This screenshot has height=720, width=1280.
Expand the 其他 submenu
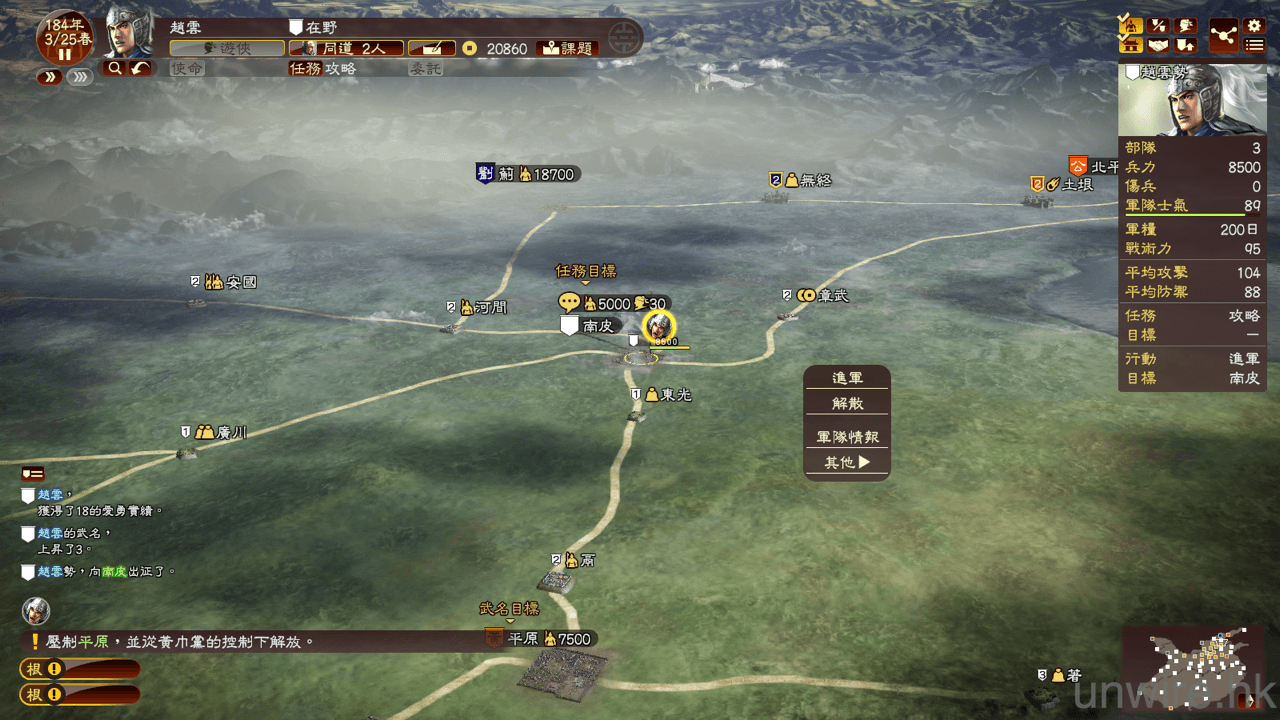point(846,462)
